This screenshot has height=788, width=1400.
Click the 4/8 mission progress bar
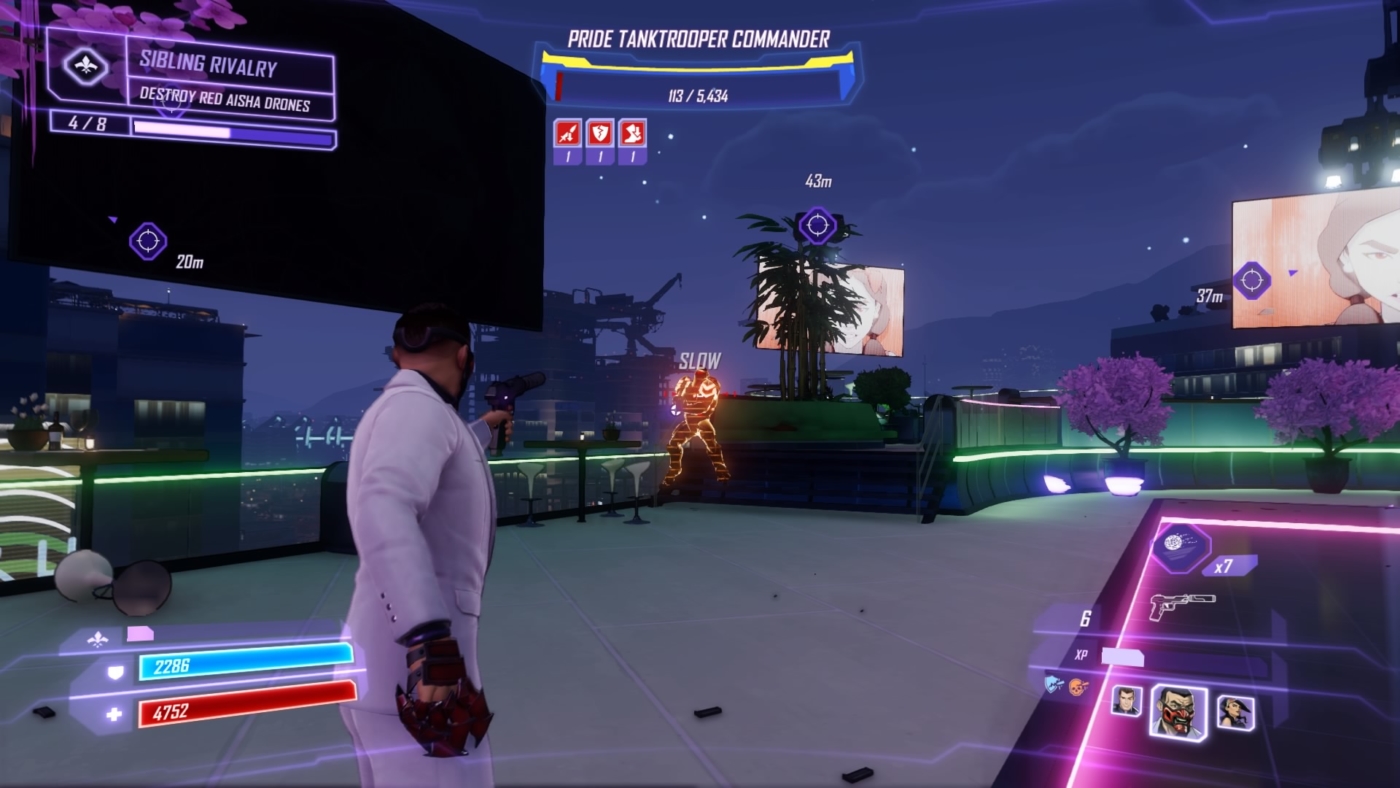point(195,128)
